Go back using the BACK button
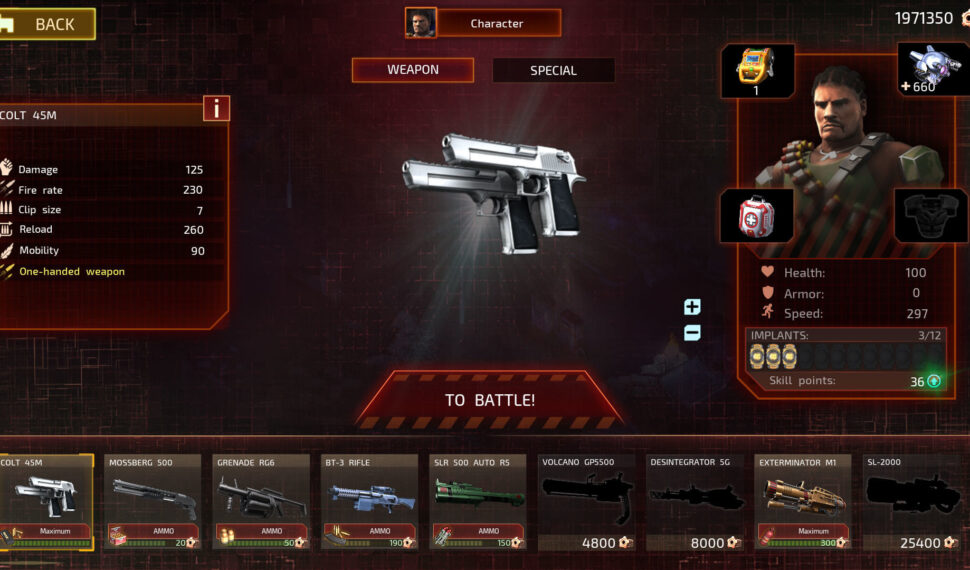The image size is (970, 570). (48, 24)
